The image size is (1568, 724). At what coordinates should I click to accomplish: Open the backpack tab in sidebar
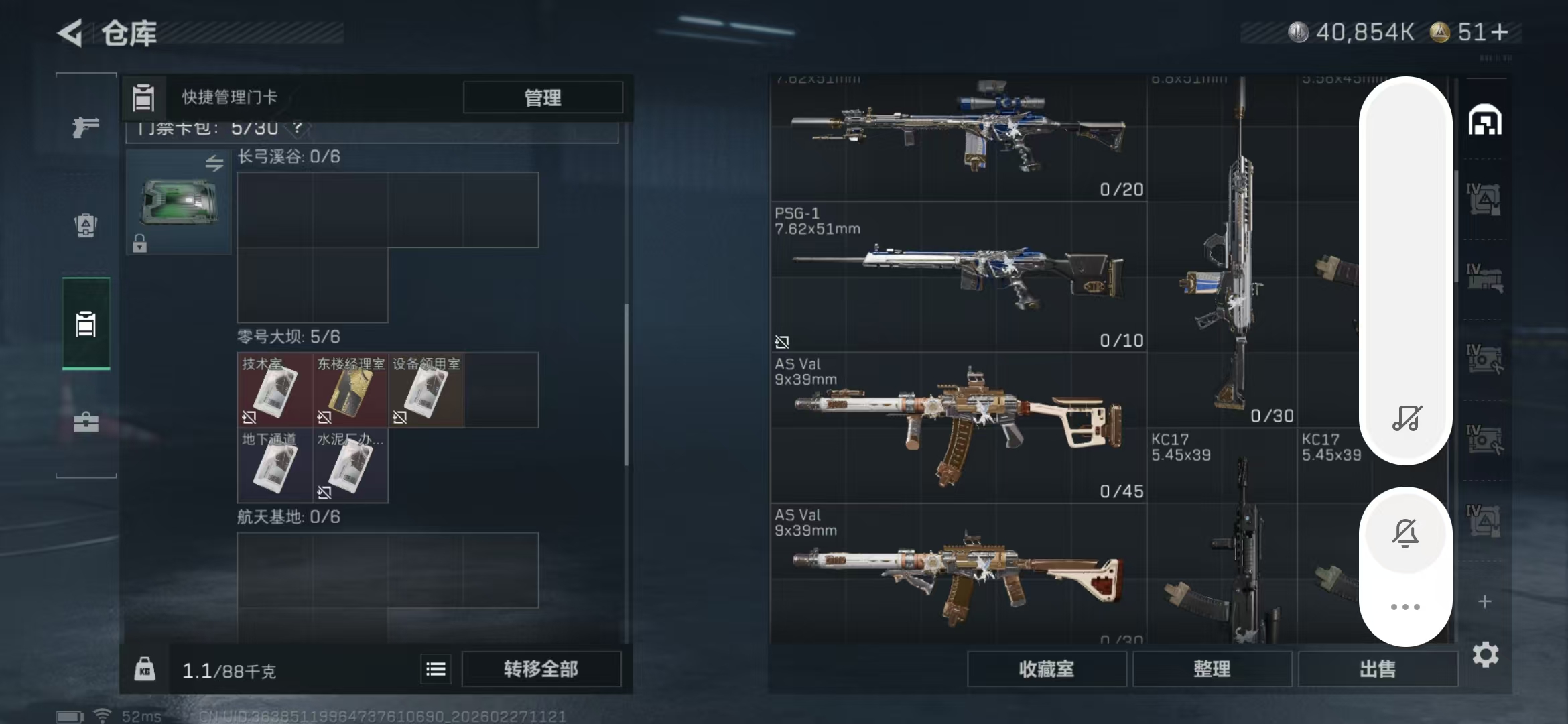coord(86,225)
